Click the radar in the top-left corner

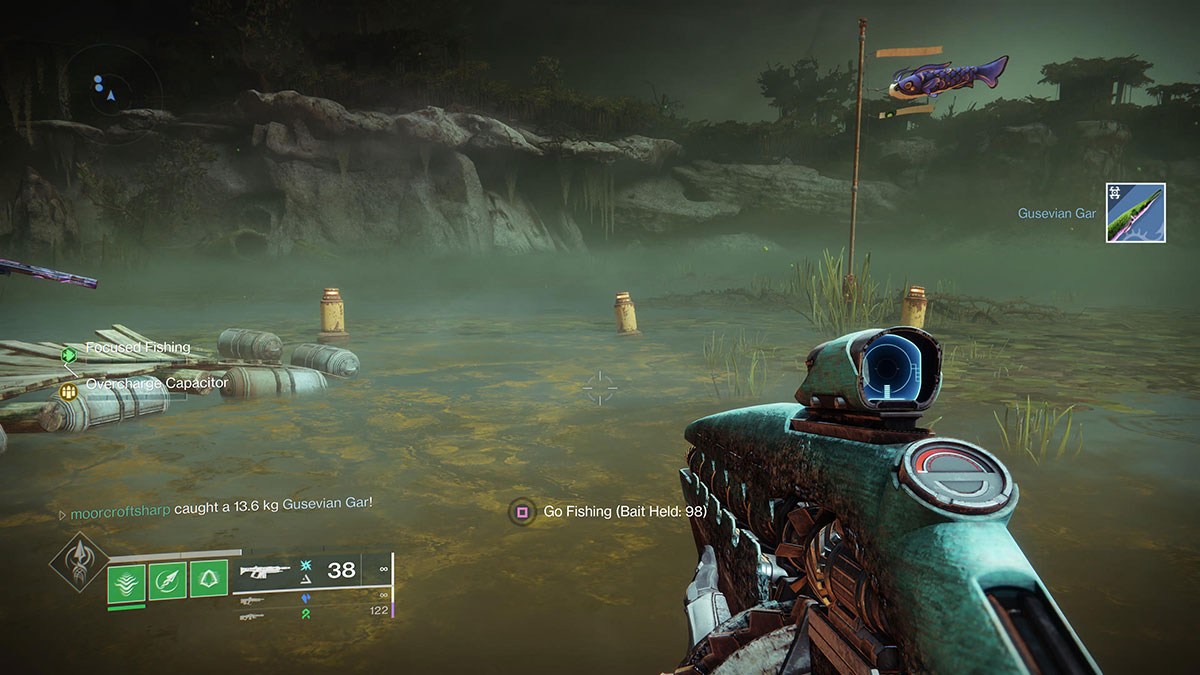[113, 85]
